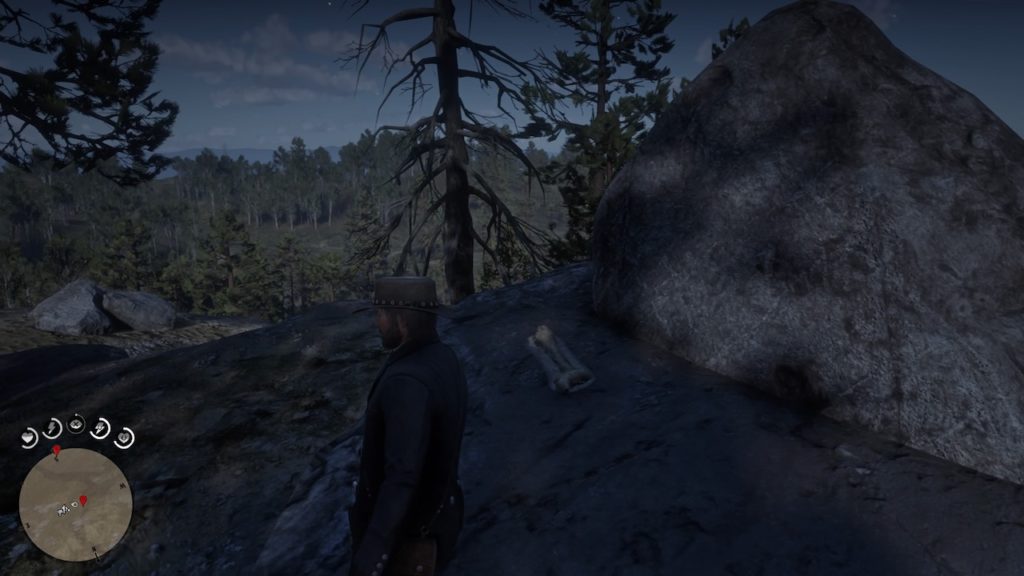Click the heart-shaped health core icon
The image size is (1024, 576).
[x=29, y=437]
